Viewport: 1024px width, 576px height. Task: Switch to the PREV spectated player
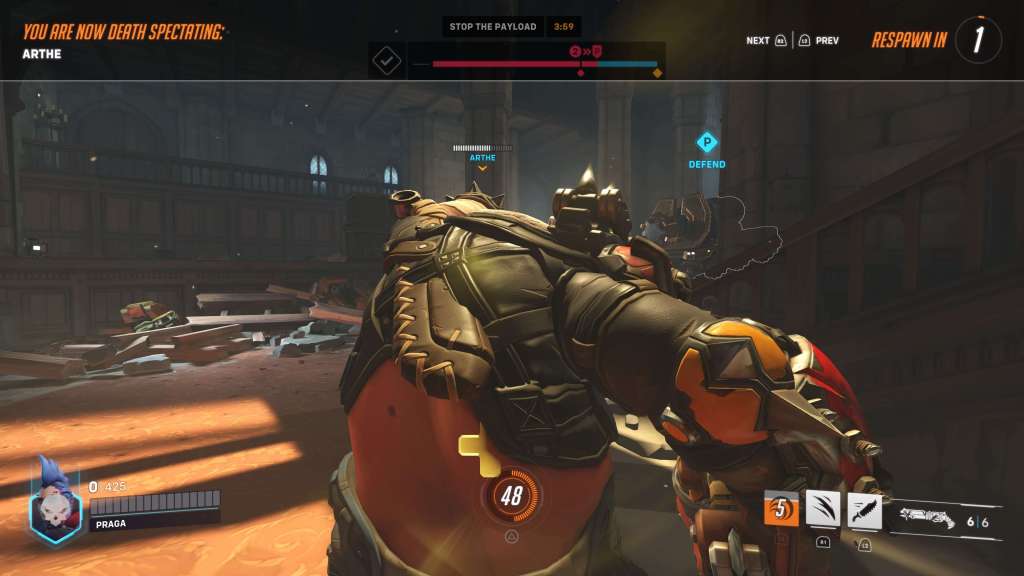[819, 41]
